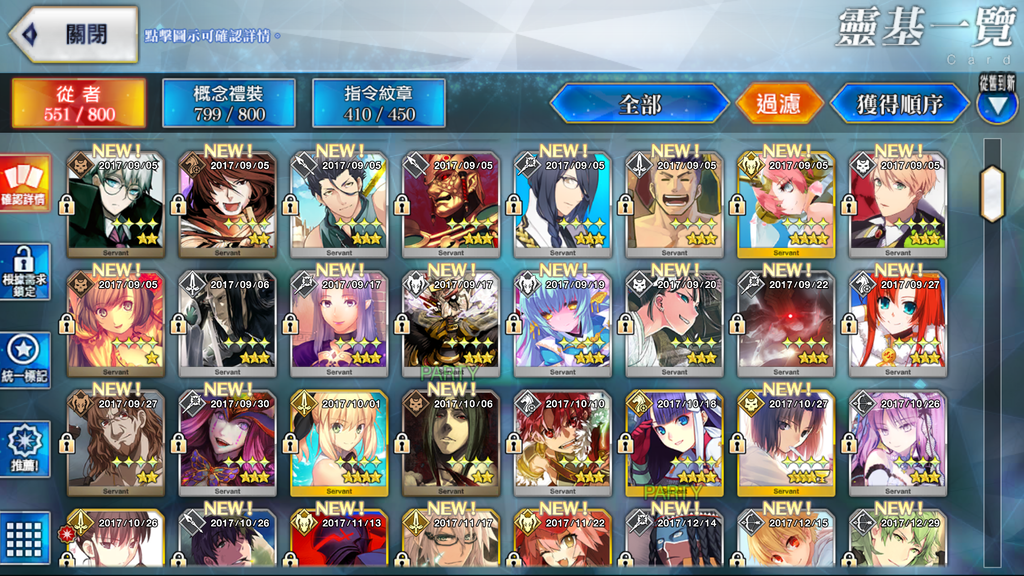This screenshot has width=1024, height=576.
Task: Switch to the 從者 servants tab
Action: tap(79, 103)
